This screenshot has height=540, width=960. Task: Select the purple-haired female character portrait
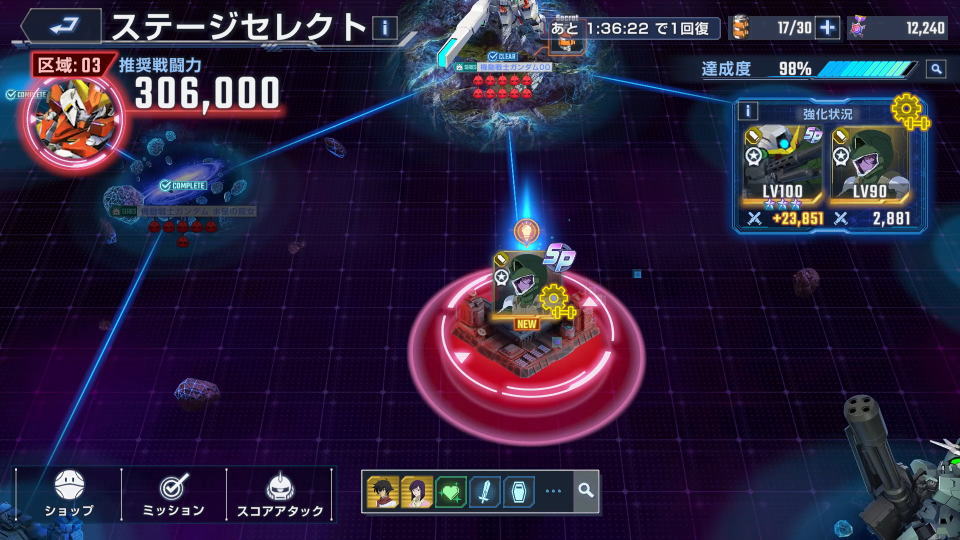[416, 491]
